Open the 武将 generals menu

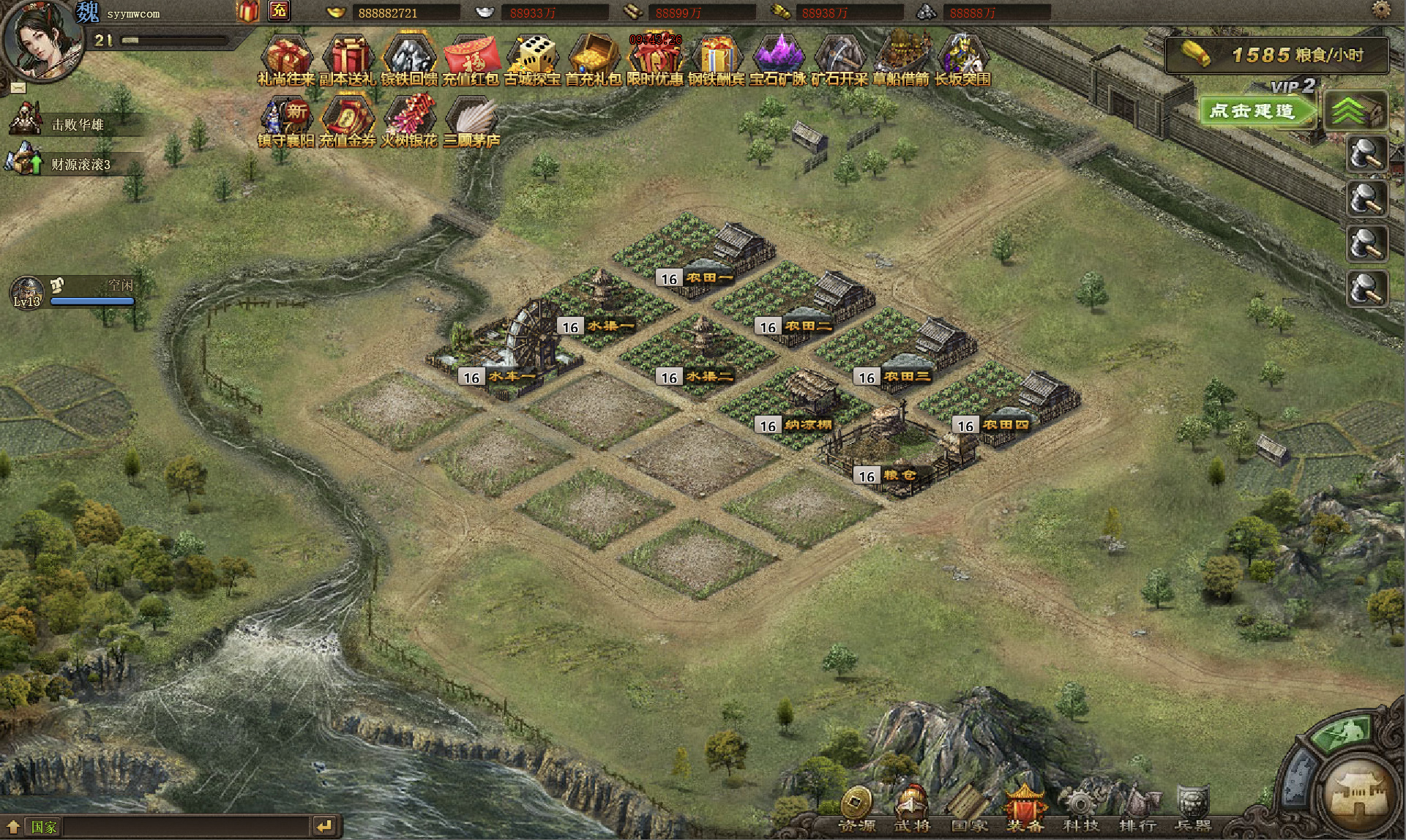coord(911,809)
